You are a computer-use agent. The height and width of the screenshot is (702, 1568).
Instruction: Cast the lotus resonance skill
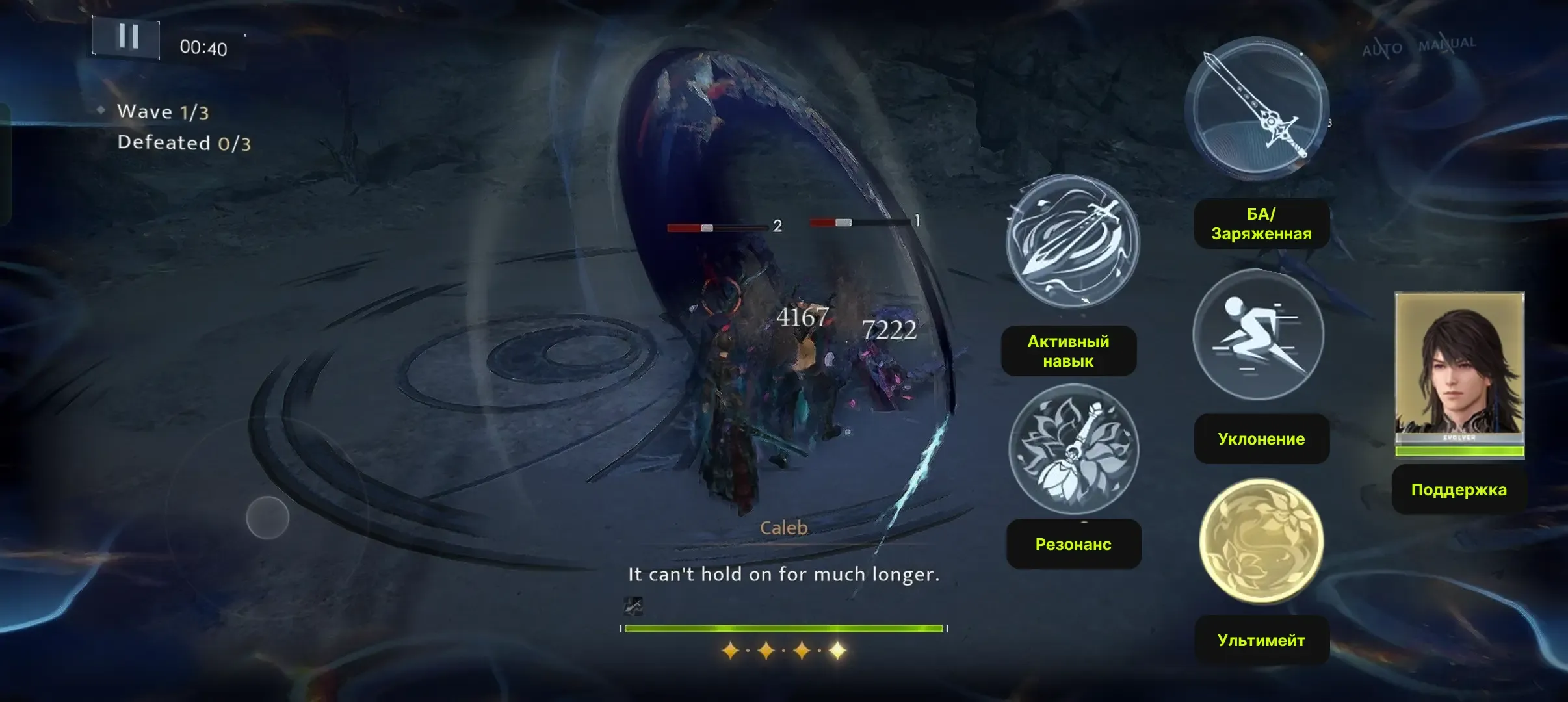point(1073,449)
